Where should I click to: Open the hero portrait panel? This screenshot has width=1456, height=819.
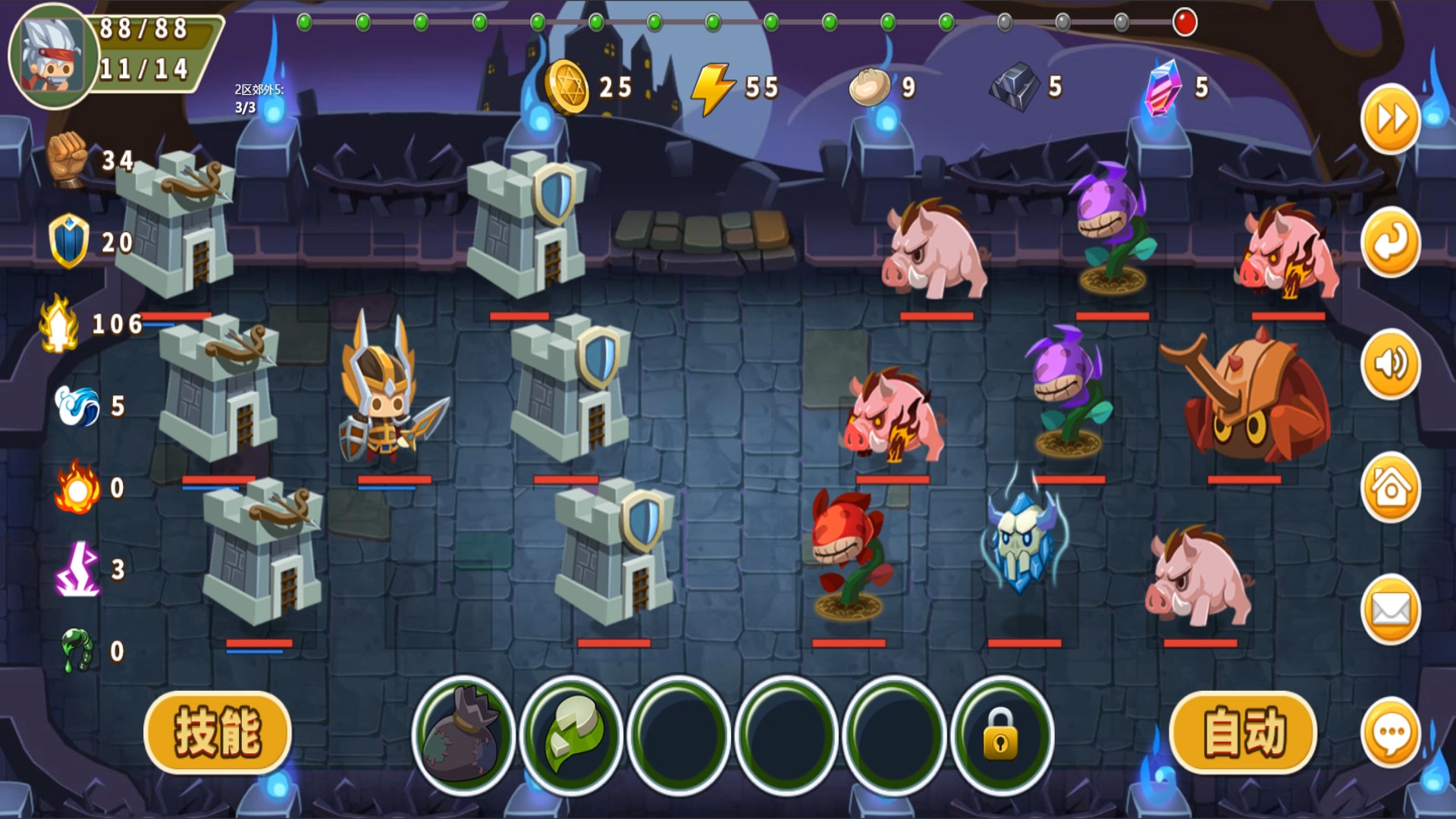coord(52,57)
